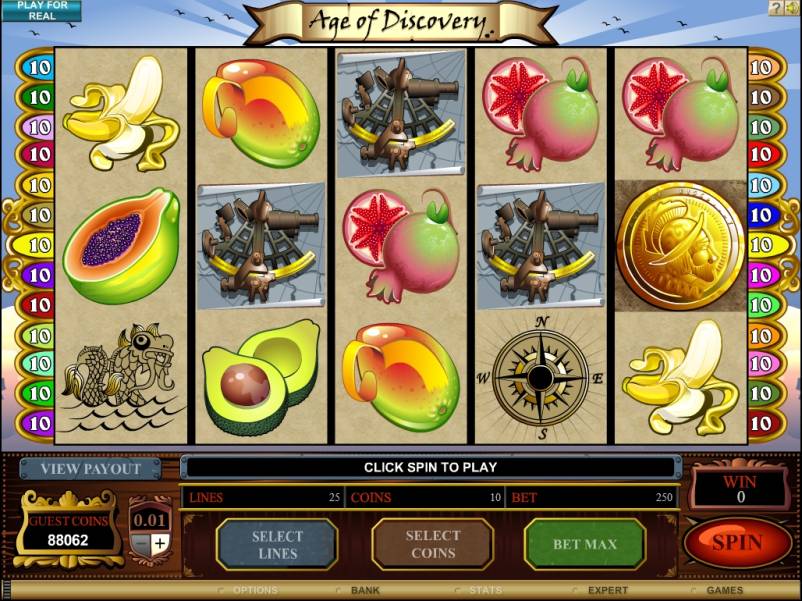Image resolution: width=802 pixels, height=601 pixels.
Task: Click Play For Real banner
Action: pyautogui.click(x=40, y=10)
